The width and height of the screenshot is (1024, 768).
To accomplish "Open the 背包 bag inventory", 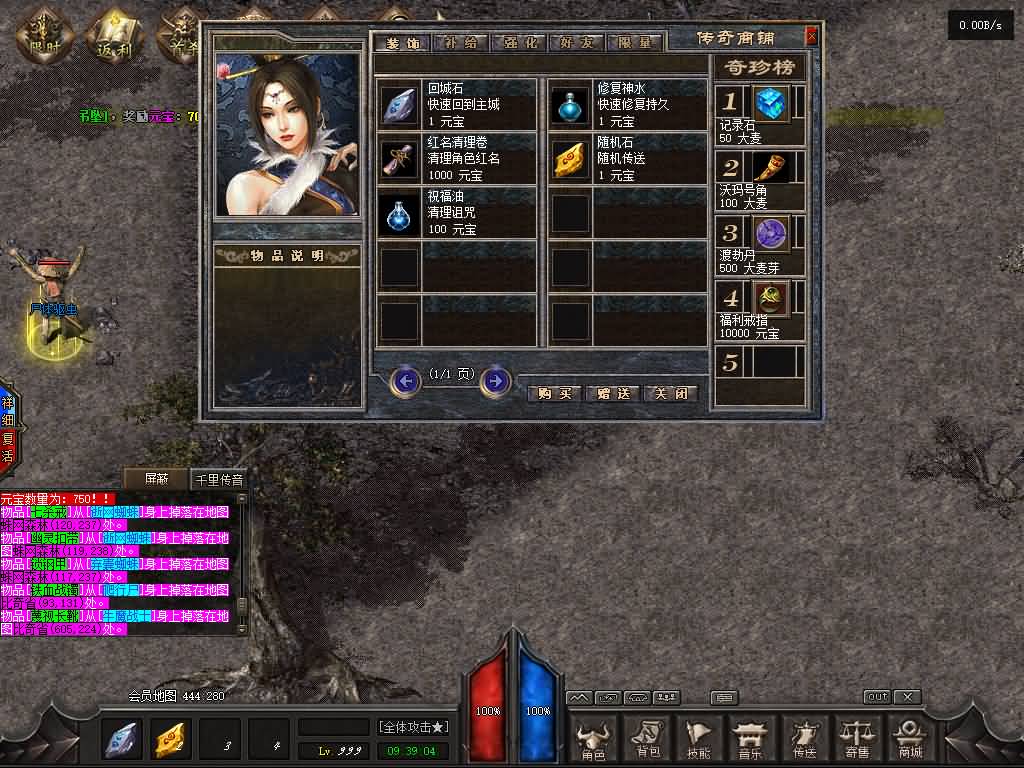I will coord(647,739).
